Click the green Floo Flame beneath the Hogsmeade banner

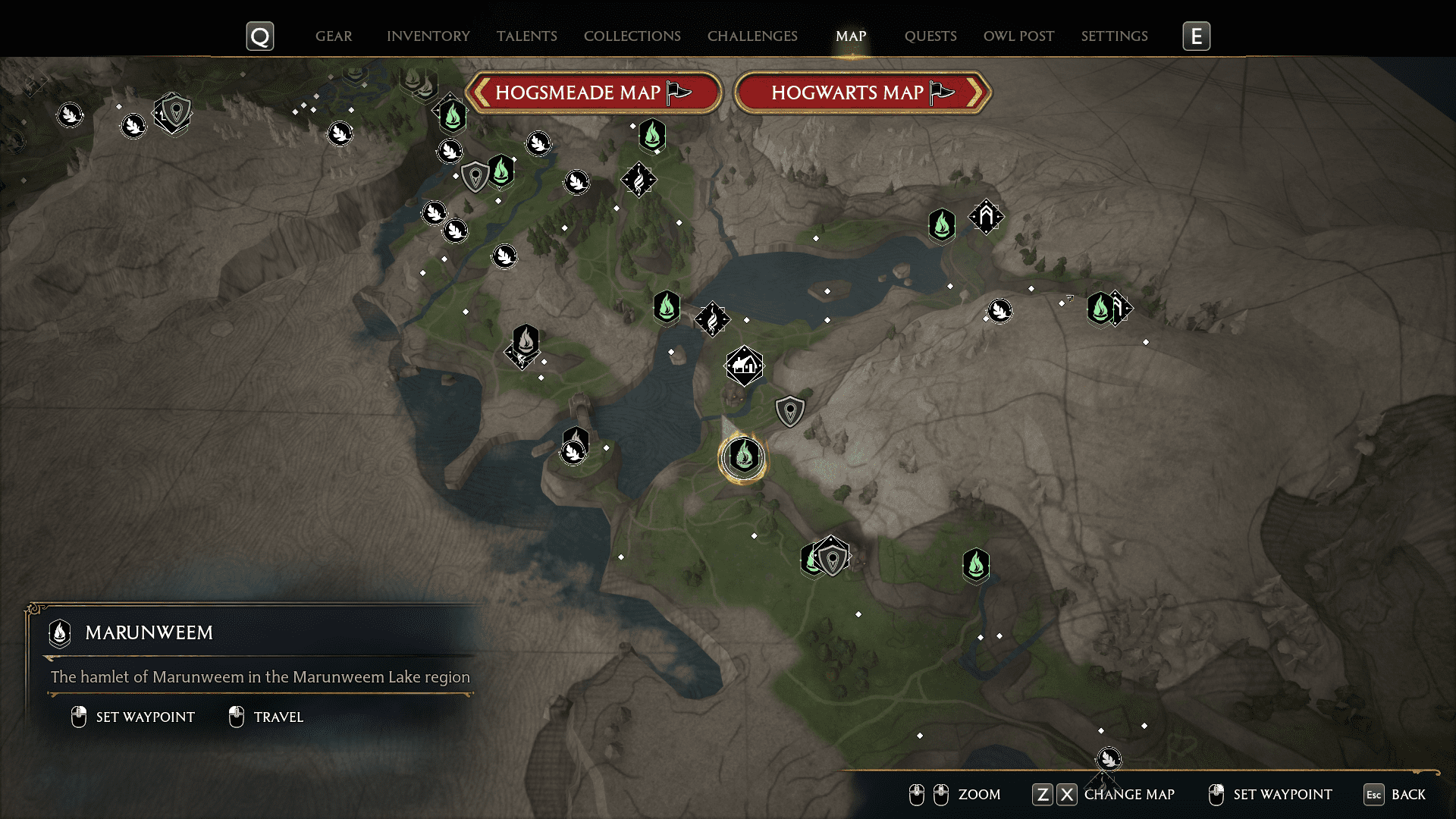coord(453,115)
